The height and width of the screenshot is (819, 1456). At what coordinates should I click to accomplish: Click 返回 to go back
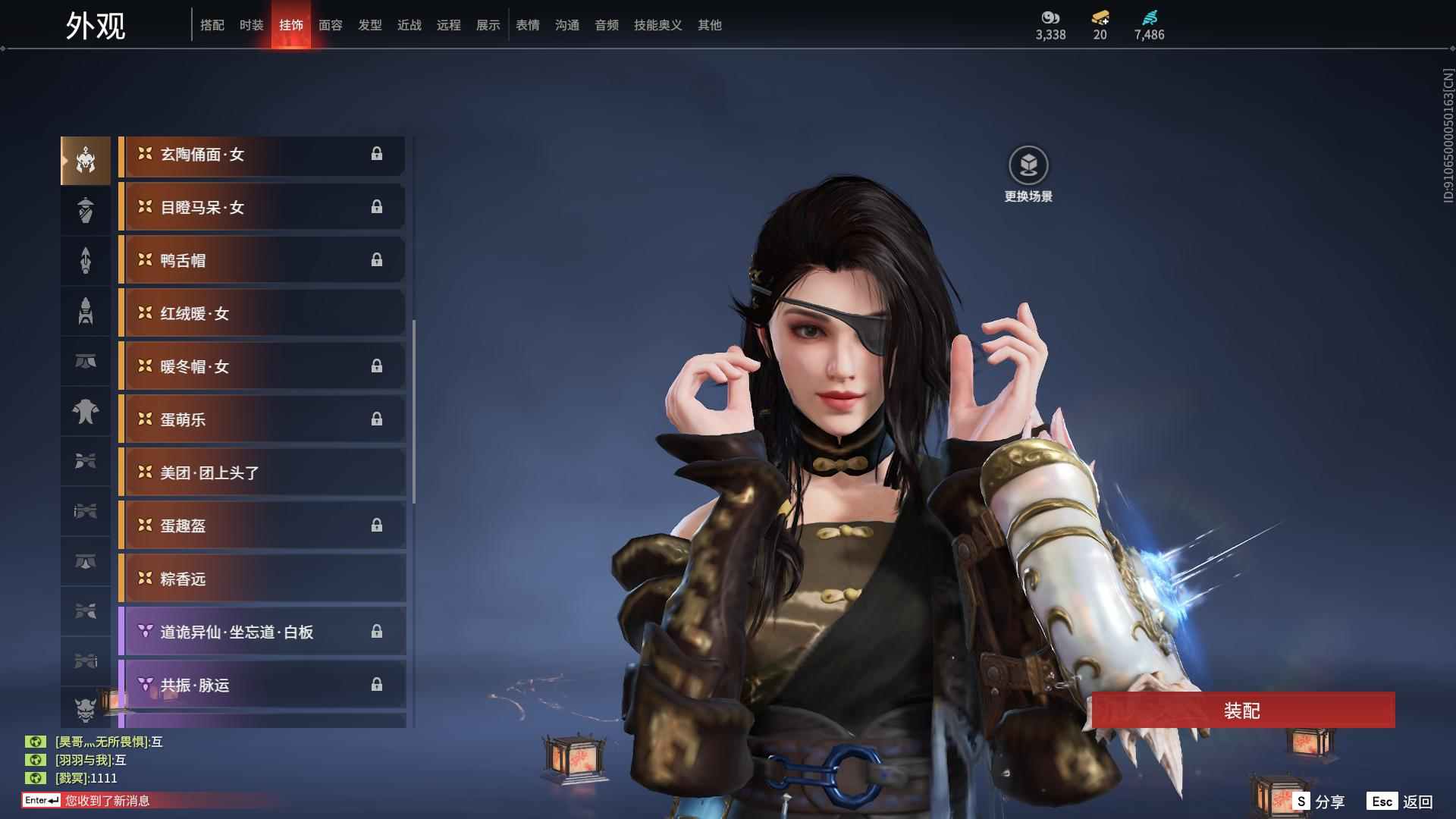pyautogui.click(x=1400, y=802)
